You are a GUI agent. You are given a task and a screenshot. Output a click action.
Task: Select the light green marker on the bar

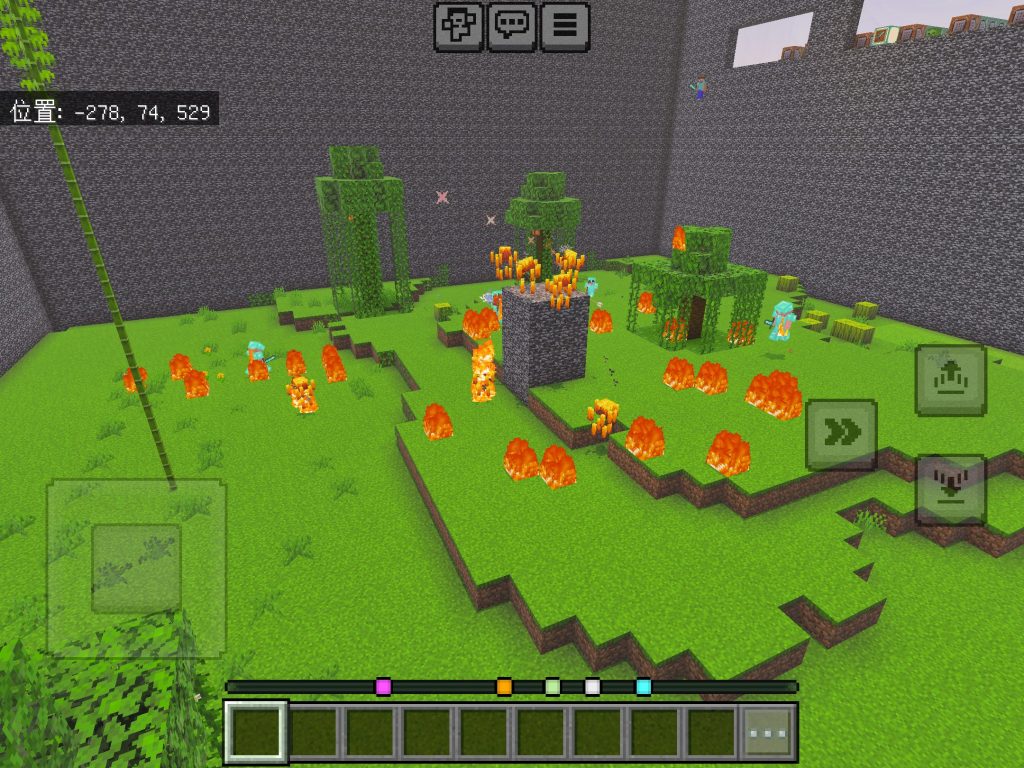coord(553,687)
